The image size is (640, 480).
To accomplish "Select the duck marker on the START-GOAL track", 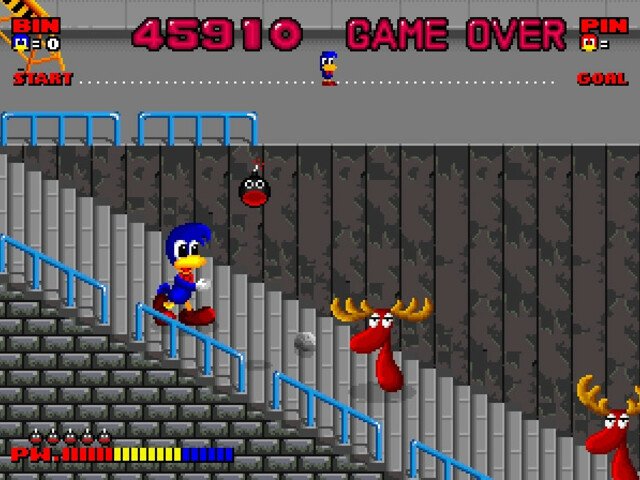I will tap(328, 68).
